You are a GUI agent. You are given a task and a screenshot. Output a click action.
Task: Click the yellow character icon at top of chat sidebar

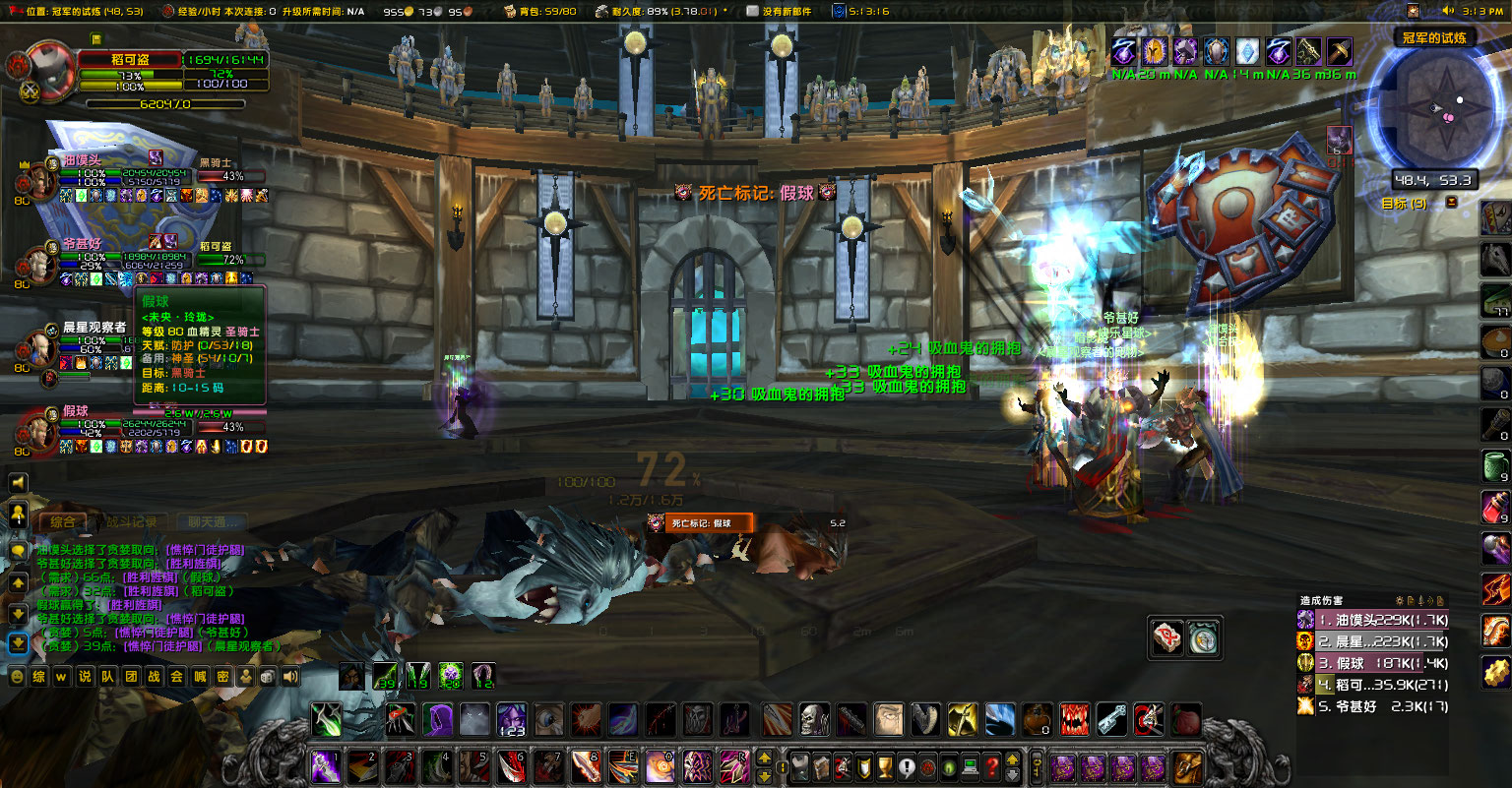[x=19, y=513]
